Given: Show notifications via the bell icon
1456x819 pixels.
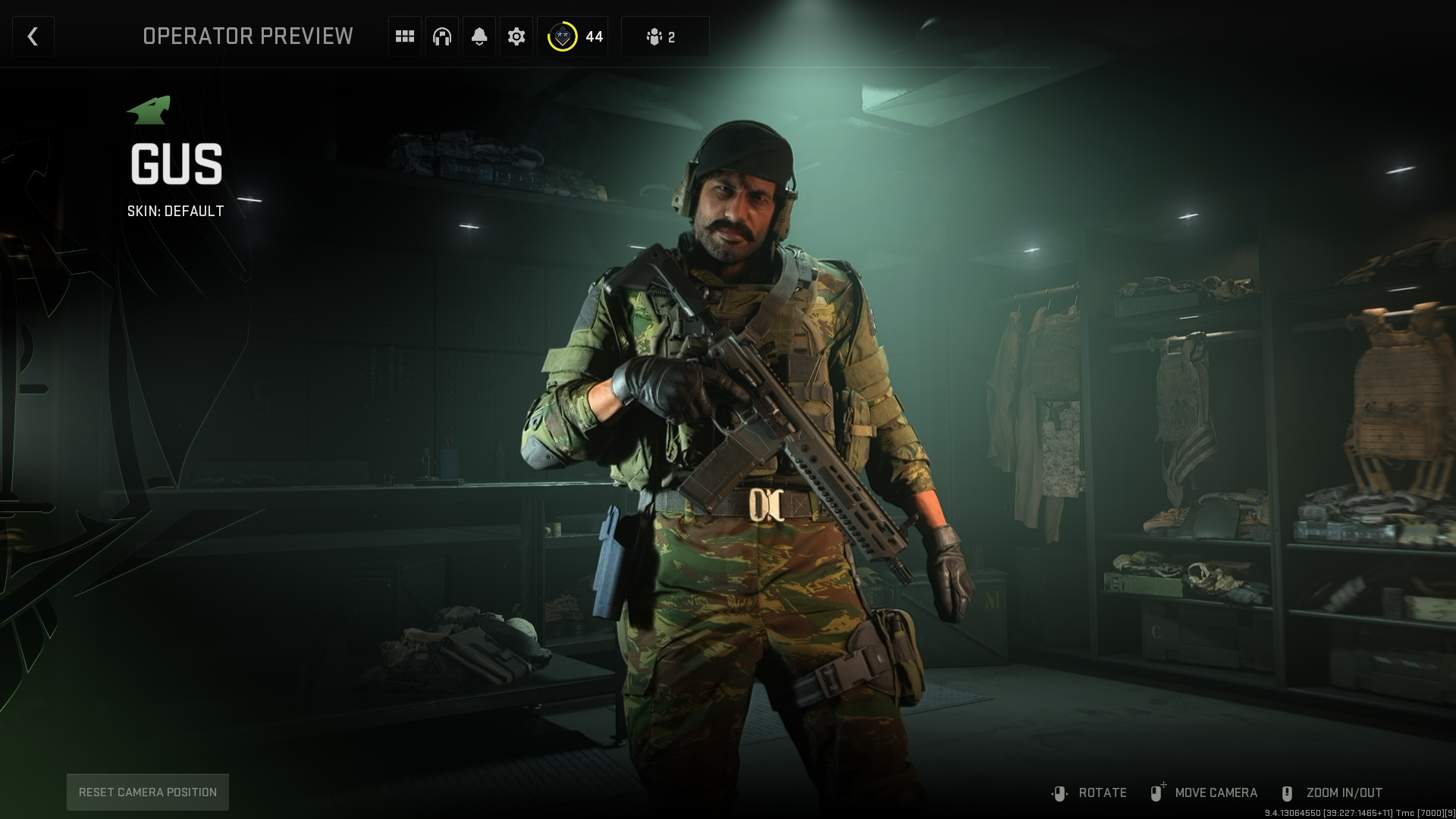Looking at the screenshot, I should click(x=479, y=36).
